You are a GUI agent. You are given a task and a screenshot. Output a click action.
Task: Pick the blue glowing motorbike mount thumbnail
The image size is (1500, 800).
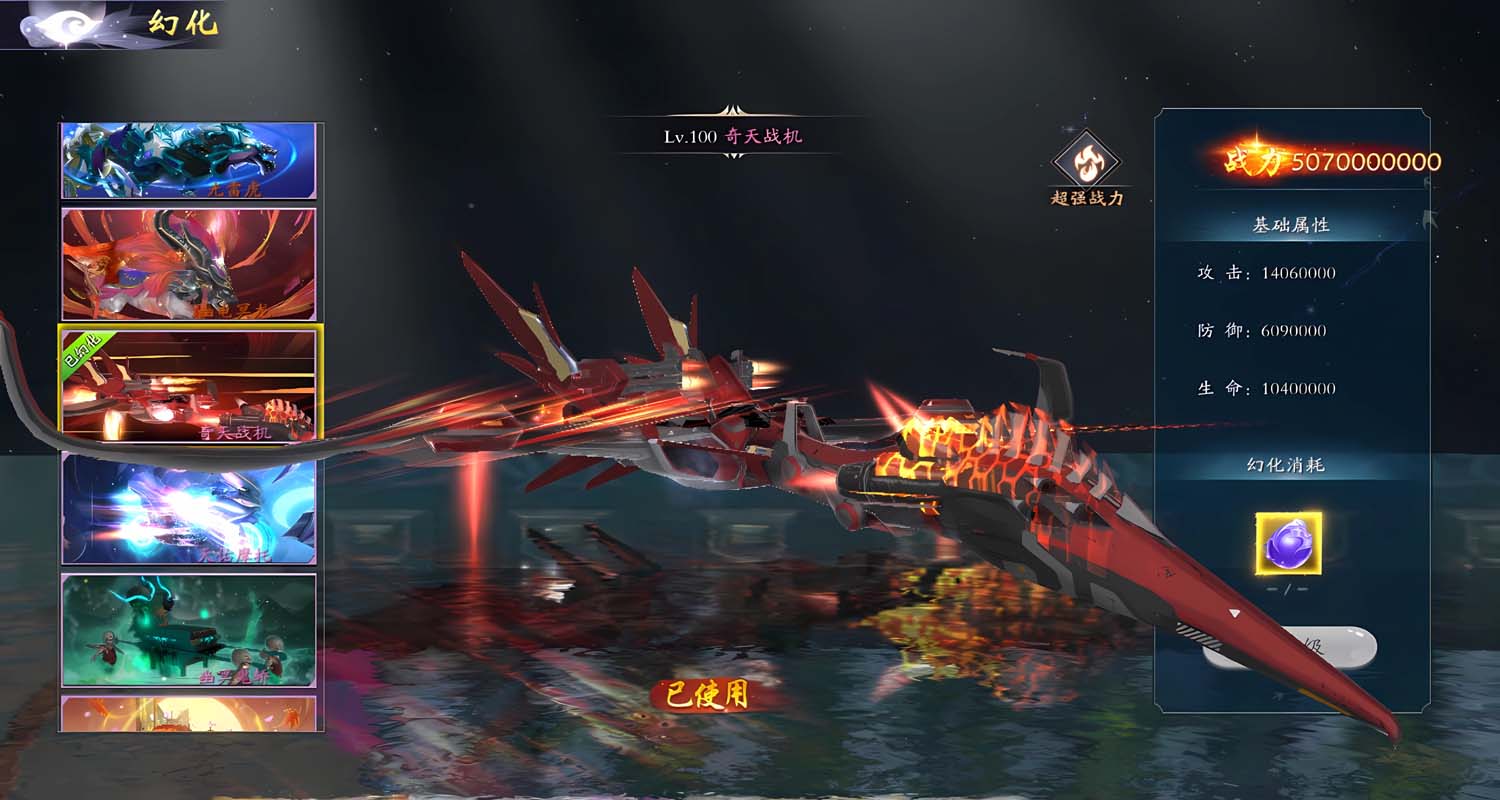[189, 508]
